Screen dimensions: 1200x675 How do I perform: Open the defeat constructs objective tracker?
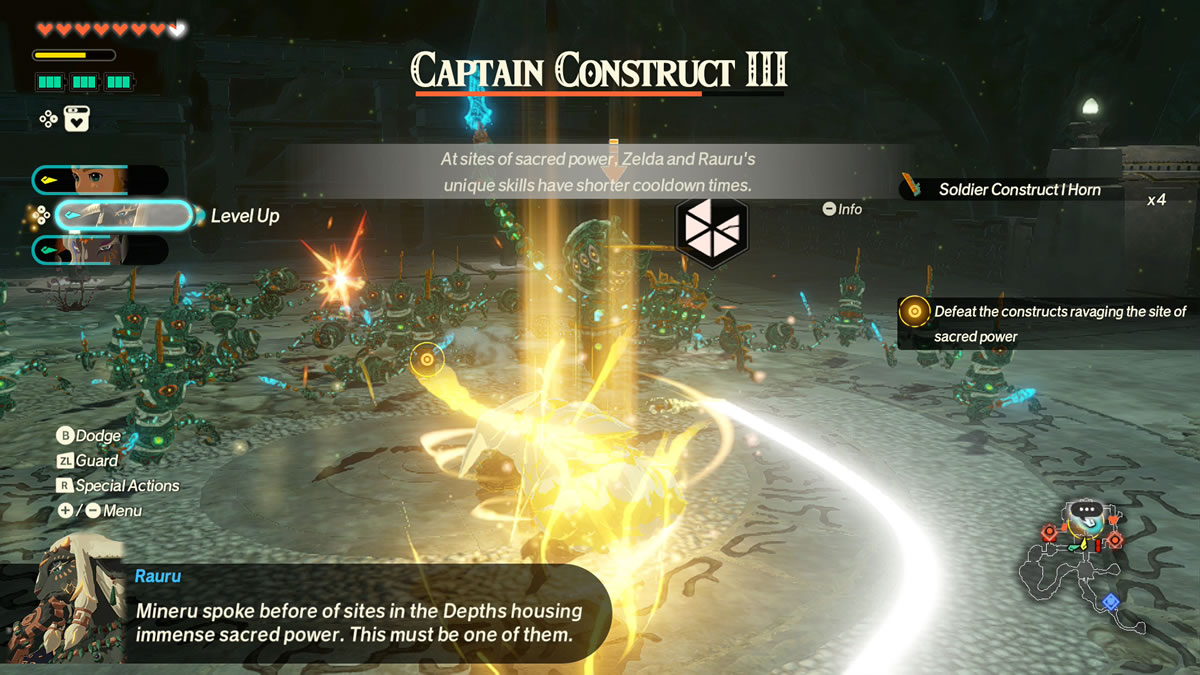(x=1046, y=324)
